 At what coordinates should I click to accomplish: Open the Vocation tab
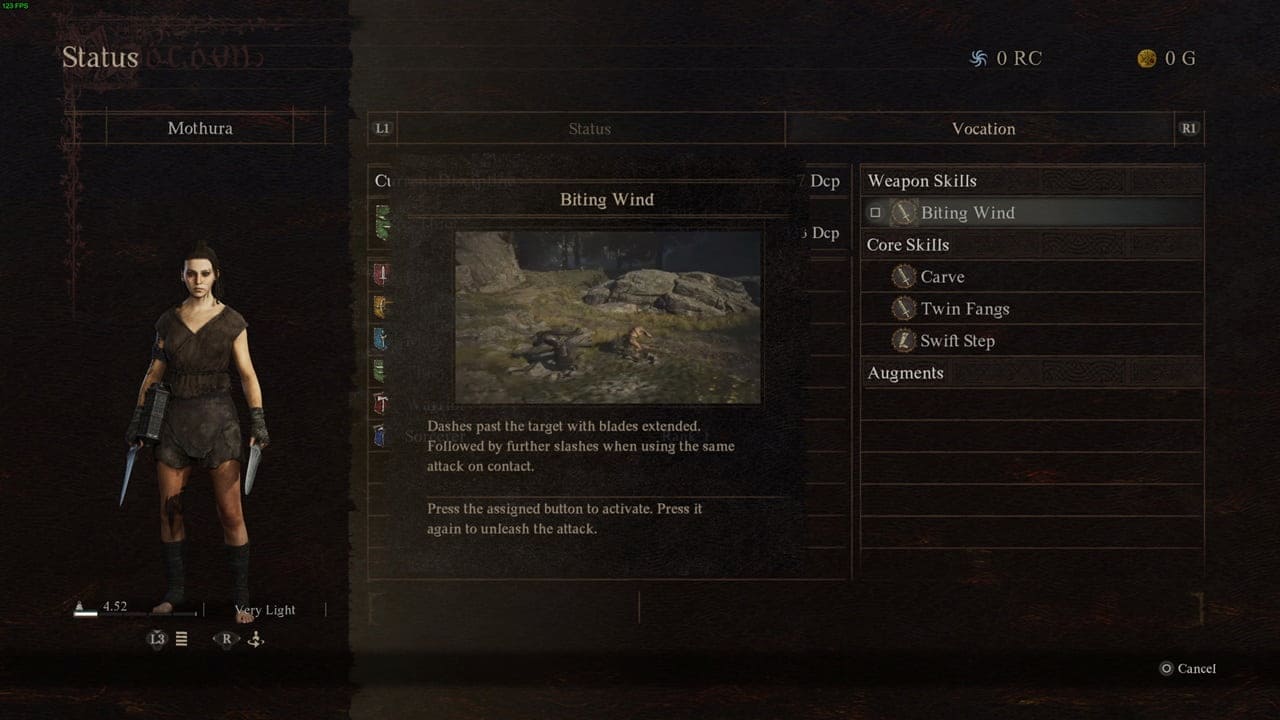(x=983, y=129)
